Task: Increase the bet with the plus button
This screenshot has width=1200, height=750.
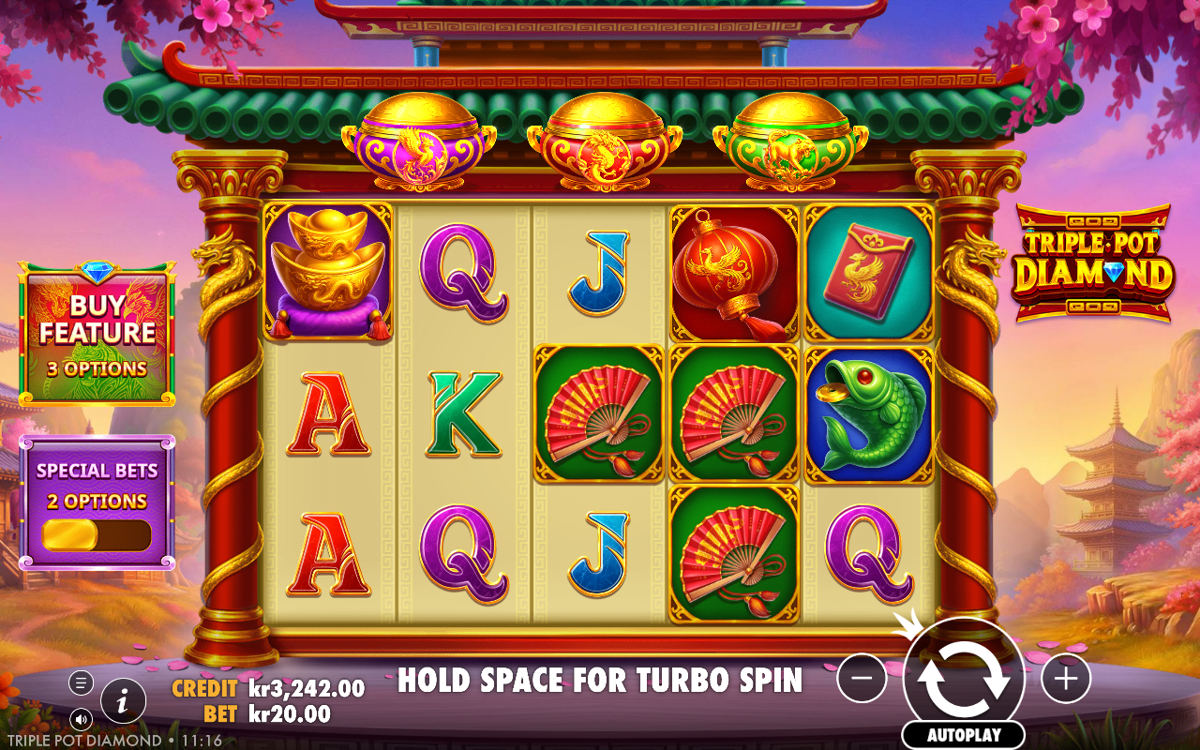Action: pyautogui.click(x=1066, y=680)
